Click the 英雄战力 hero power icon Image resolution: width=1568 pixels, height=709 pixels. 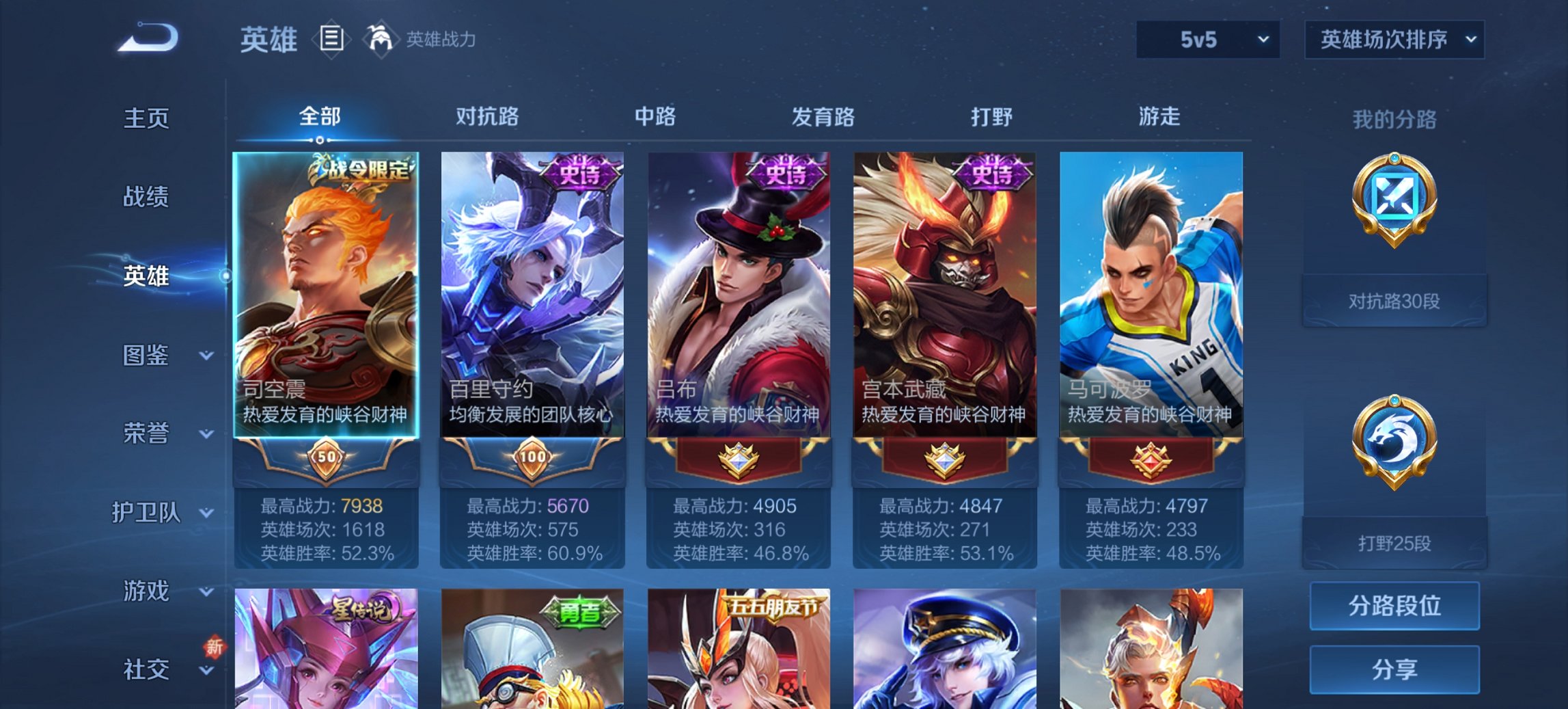click(379, 40)
